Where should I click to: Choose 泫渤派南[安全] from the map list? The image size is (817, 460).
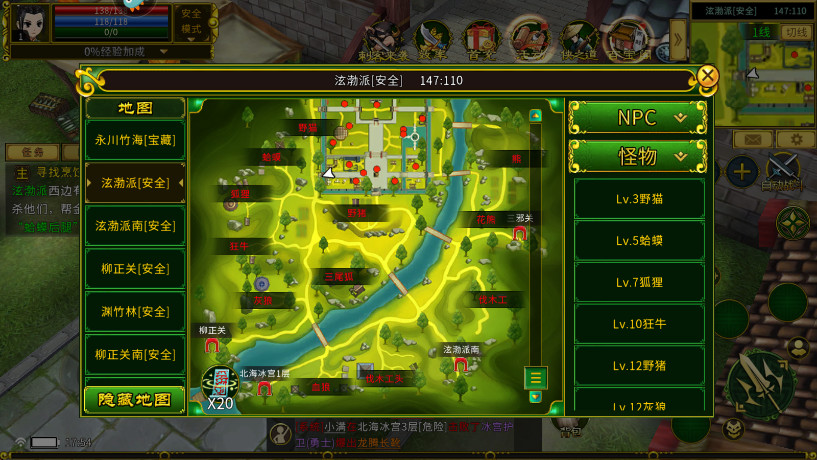(x=135, y=226)
